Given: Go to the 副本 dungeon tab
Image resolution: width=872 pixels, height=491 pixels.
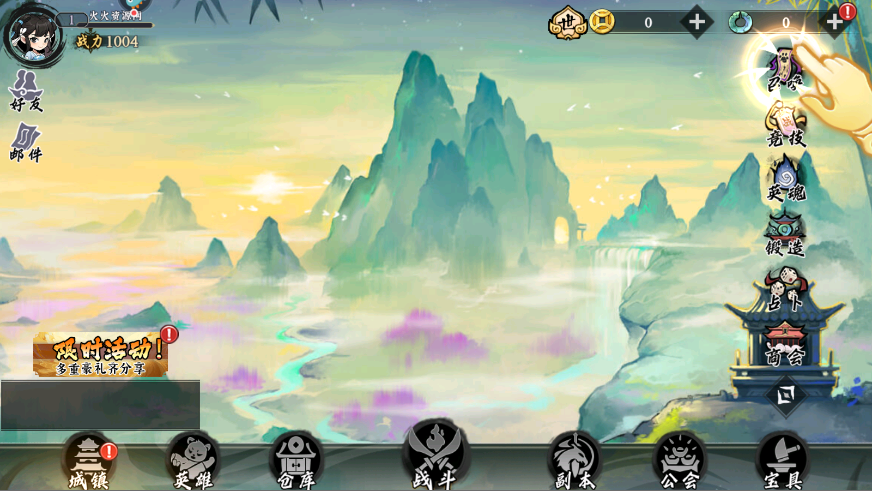Looking at the screenshot, I should (x=574, y=462).
